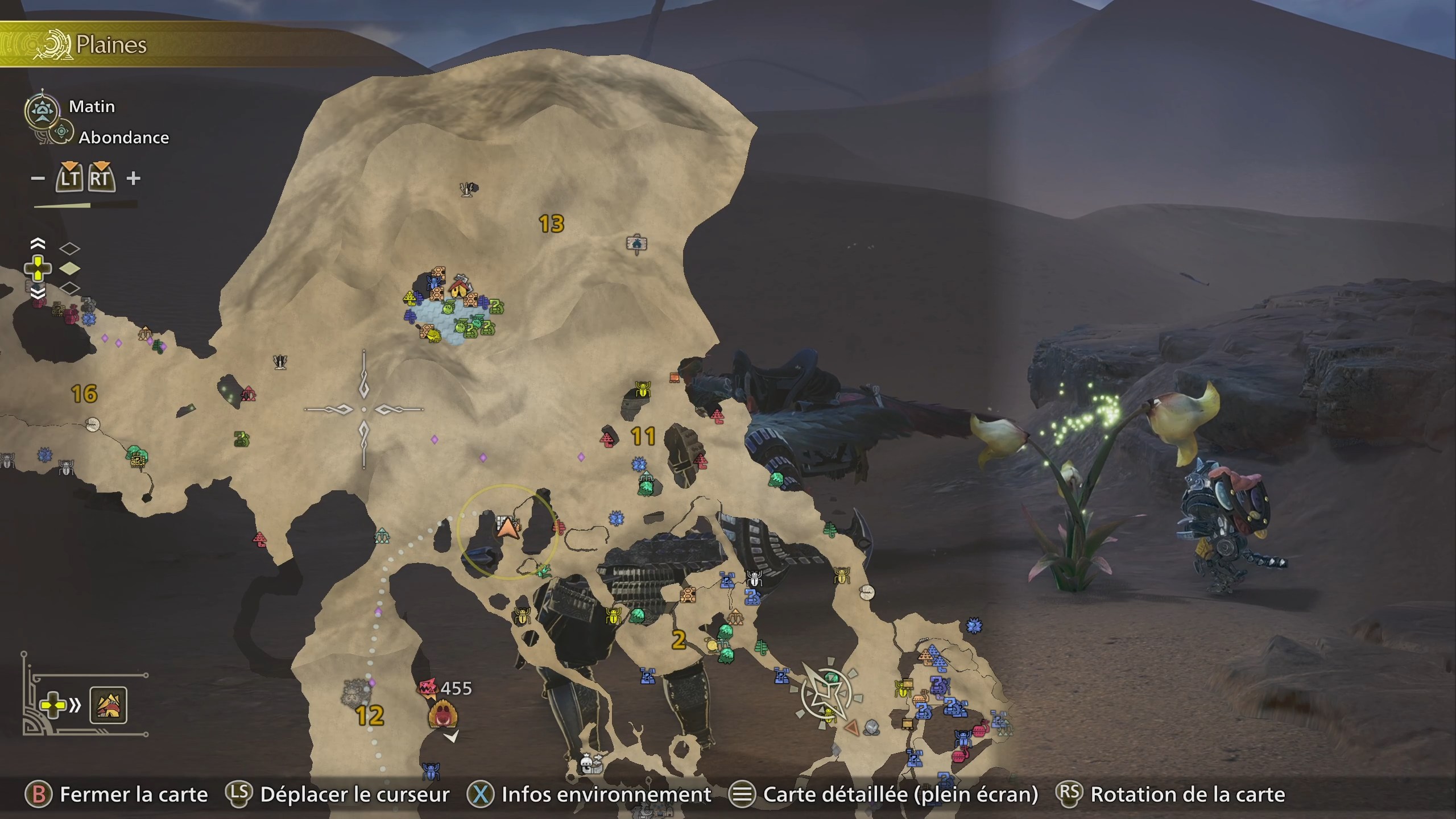Click the double chevron up above the d-pad icon
This screenshot has height=819, width=1456.
[38, 245]
